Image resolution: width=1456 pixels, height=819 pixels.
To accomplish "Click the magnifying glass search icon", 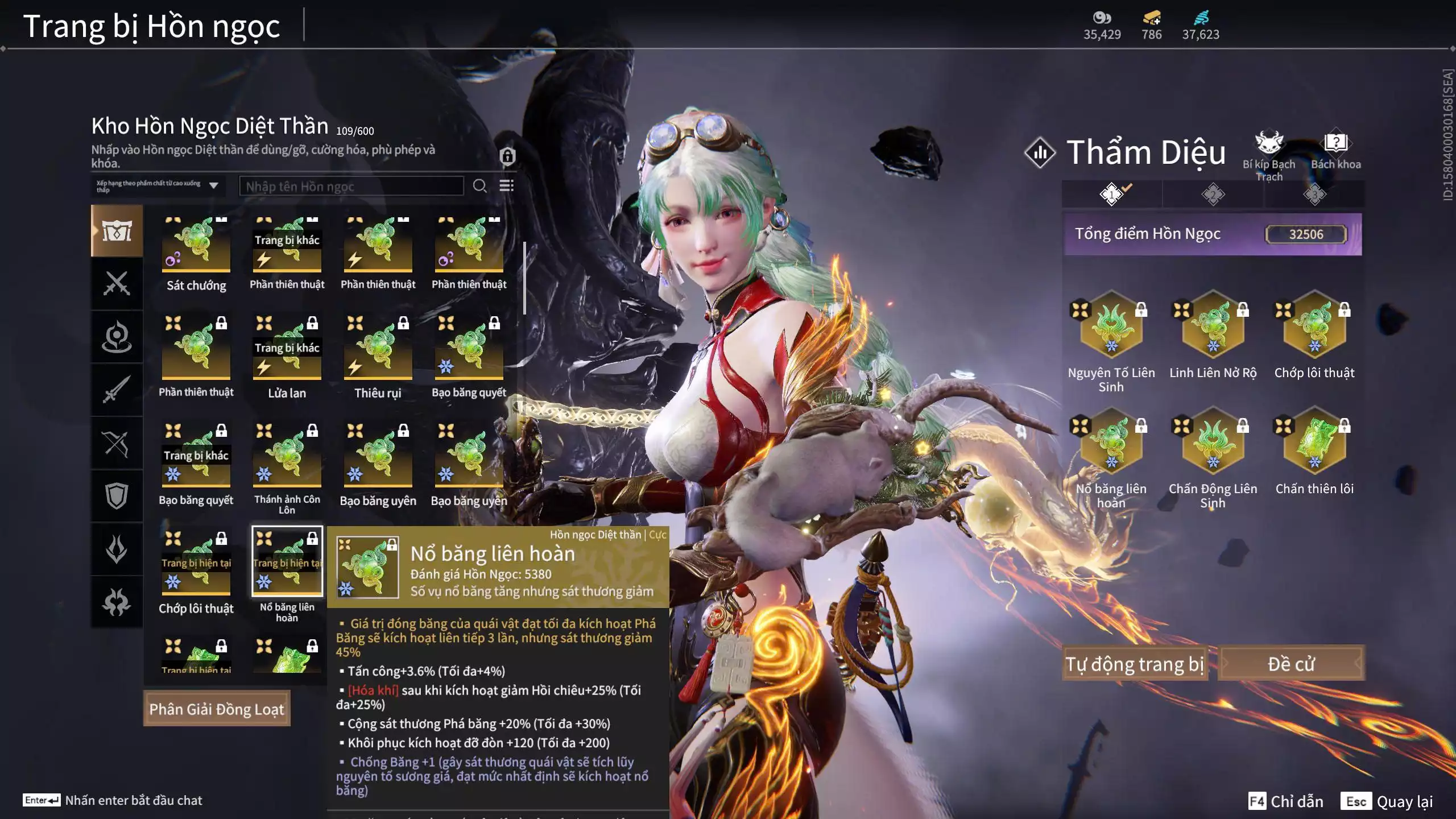I will coord(479,186).
